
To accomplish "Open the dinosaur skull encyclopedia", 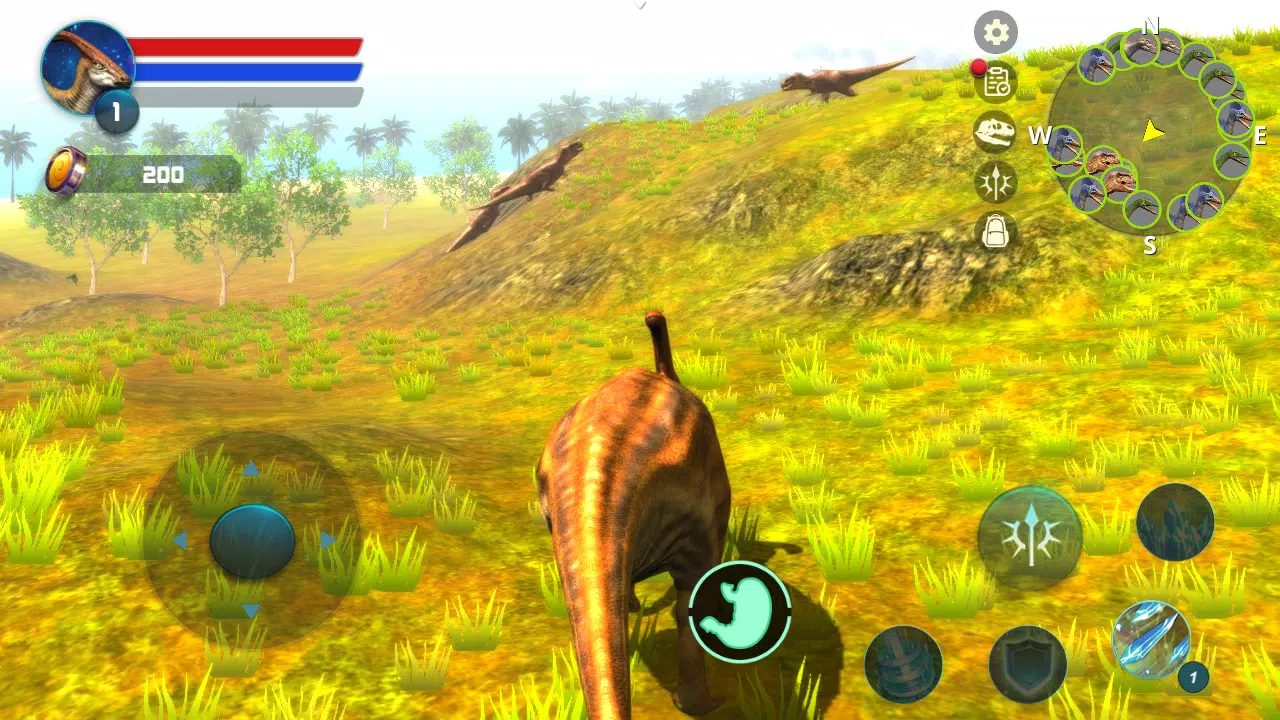I will click(995, 134).
